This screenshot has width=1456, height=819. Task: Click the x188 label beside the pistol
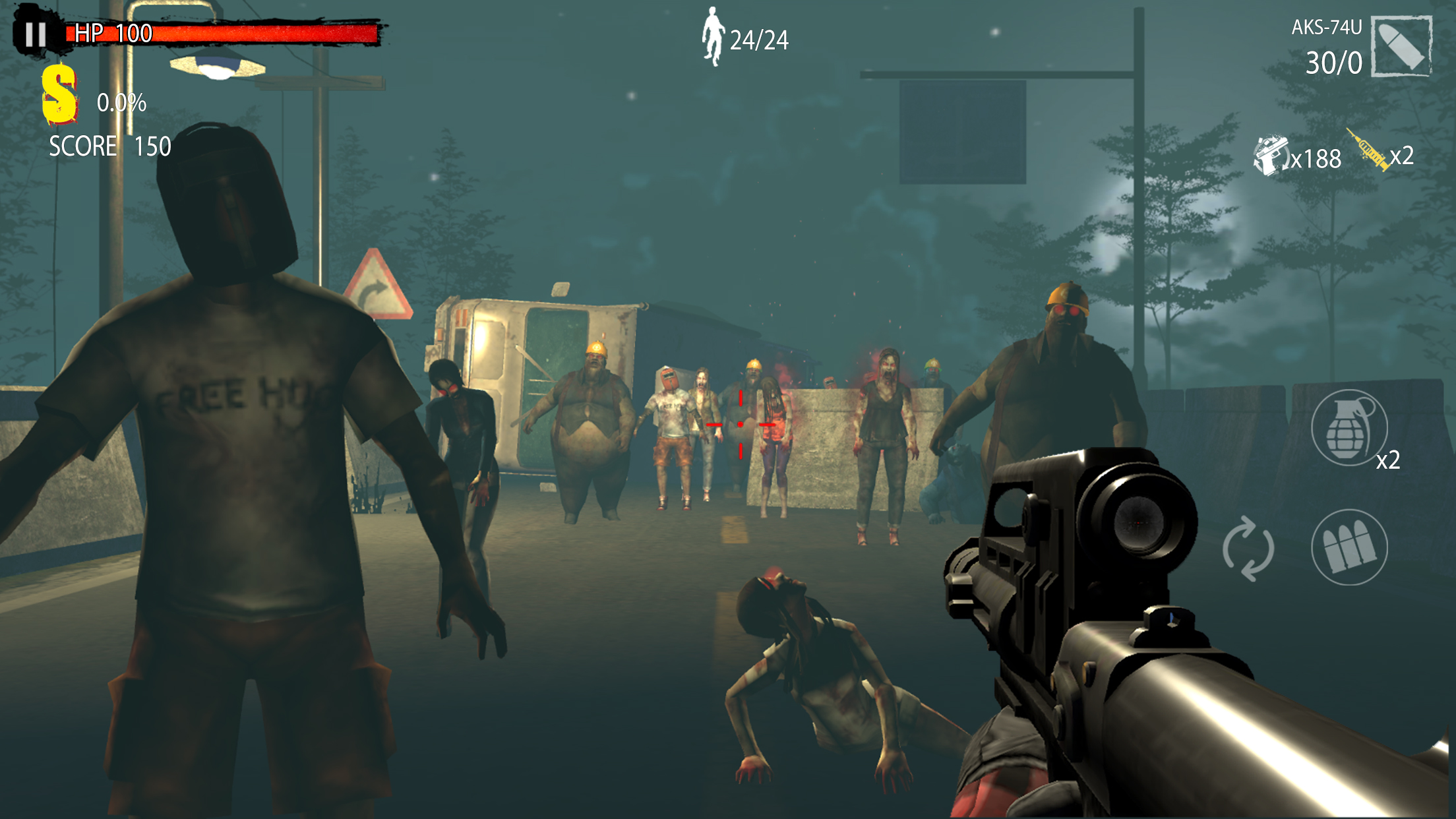(1316, 158)
